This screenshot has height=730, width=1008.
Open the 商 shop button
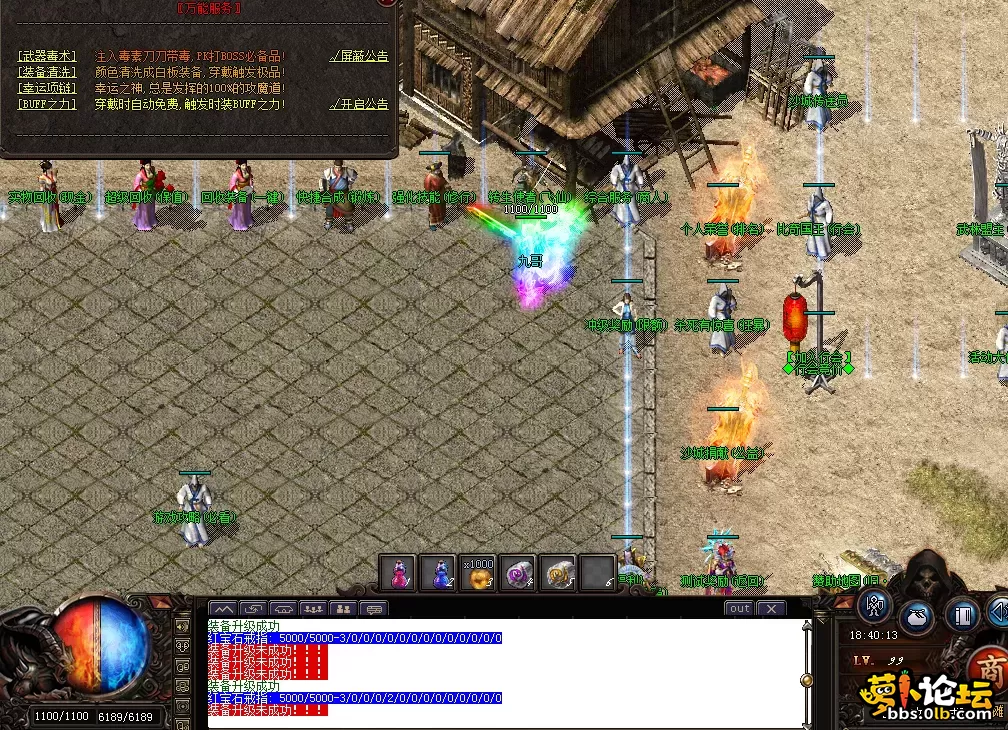click(992, 671)
